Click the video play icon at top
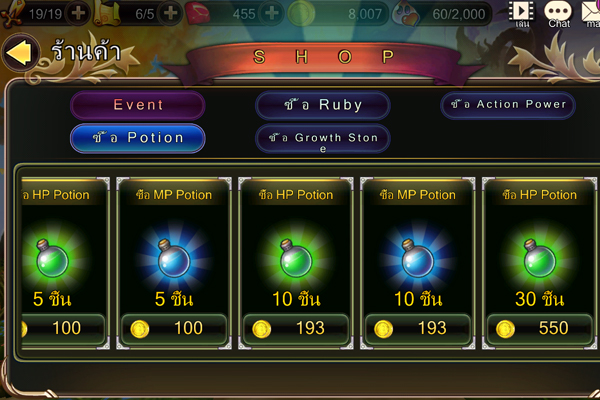The image size is (600, 400). [521, 12]
